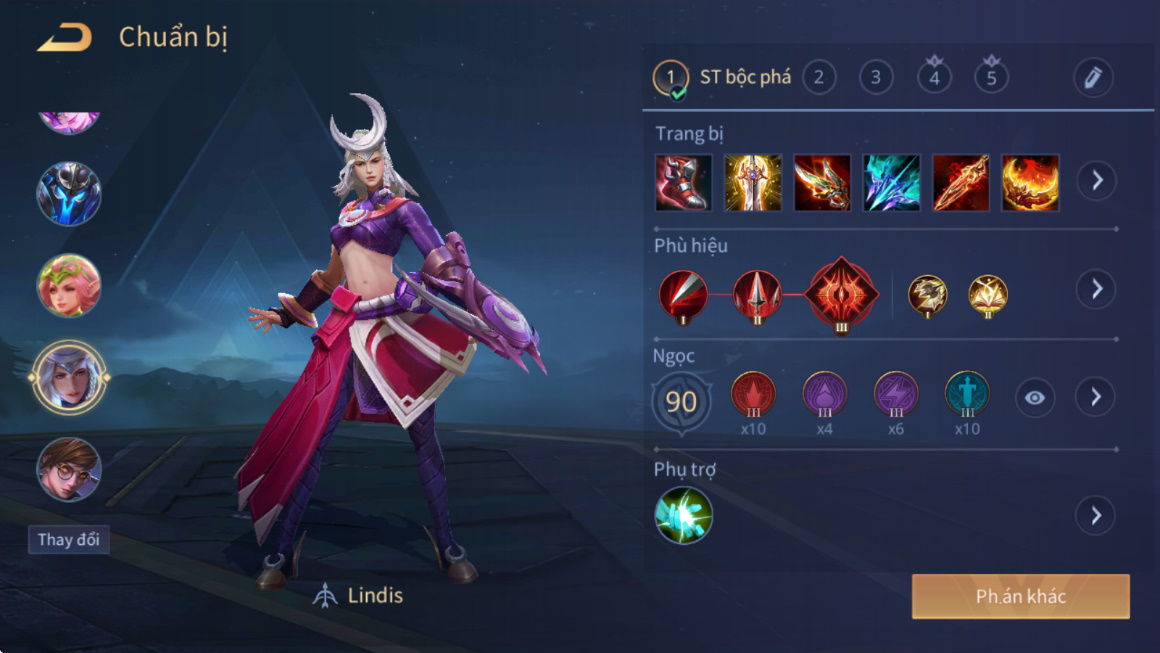This screenshot has width=1160, height=653.
Task: Choose locked preset slot 4
Action: 934,77
